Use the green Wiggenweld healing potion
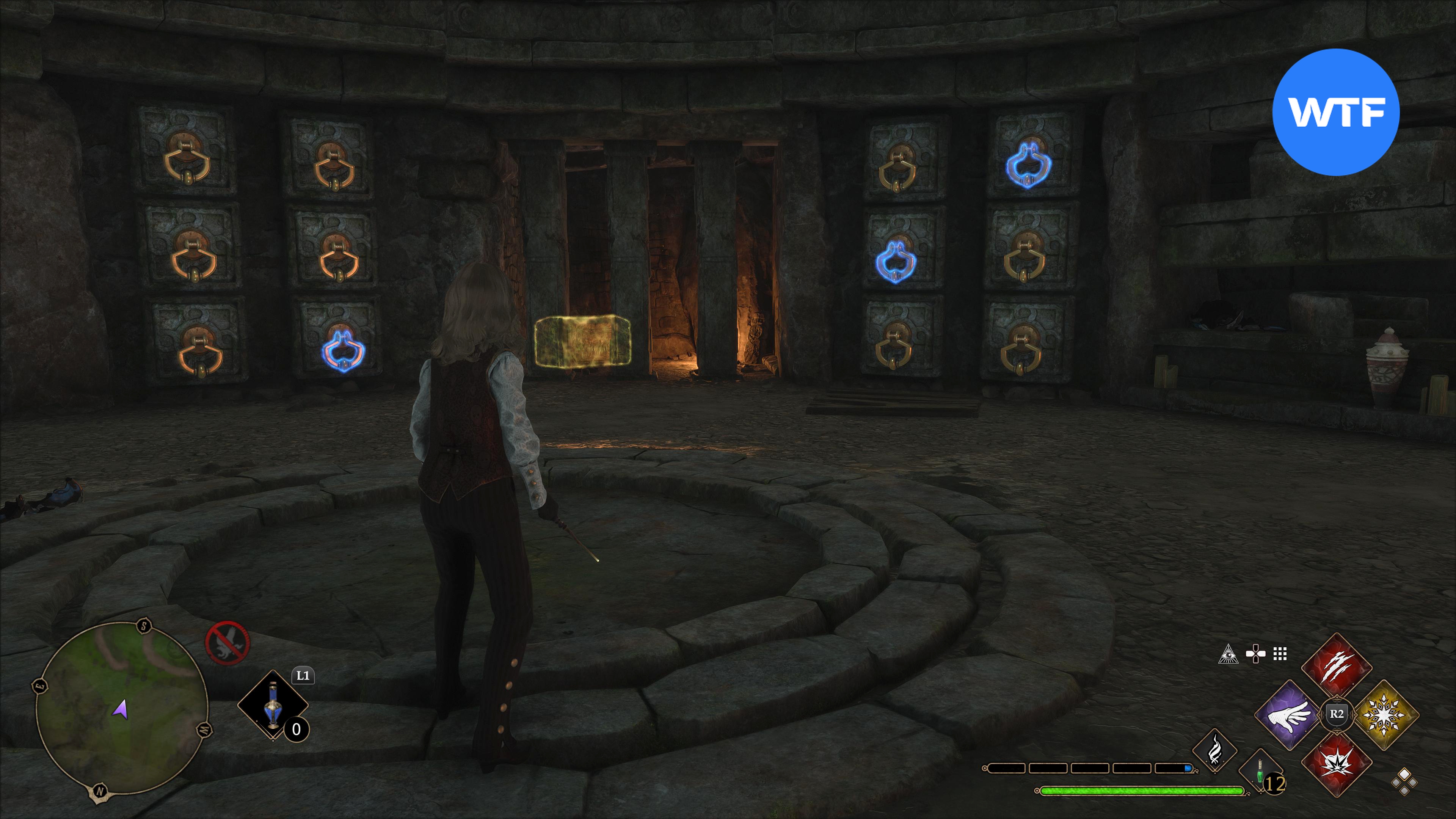 [1260, 772]
